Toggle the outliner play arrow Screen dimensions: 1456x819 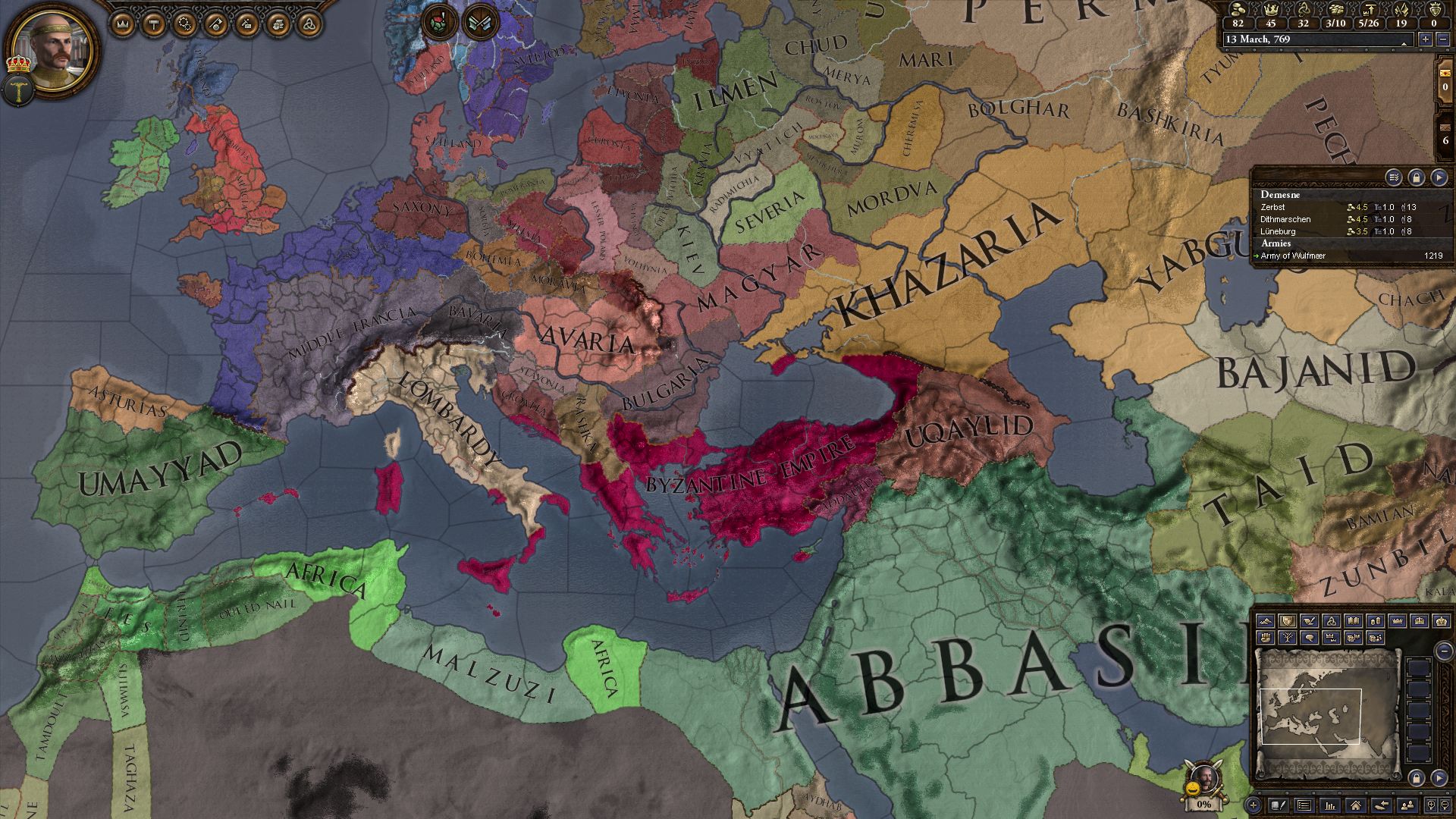(x=1440, y=177)
